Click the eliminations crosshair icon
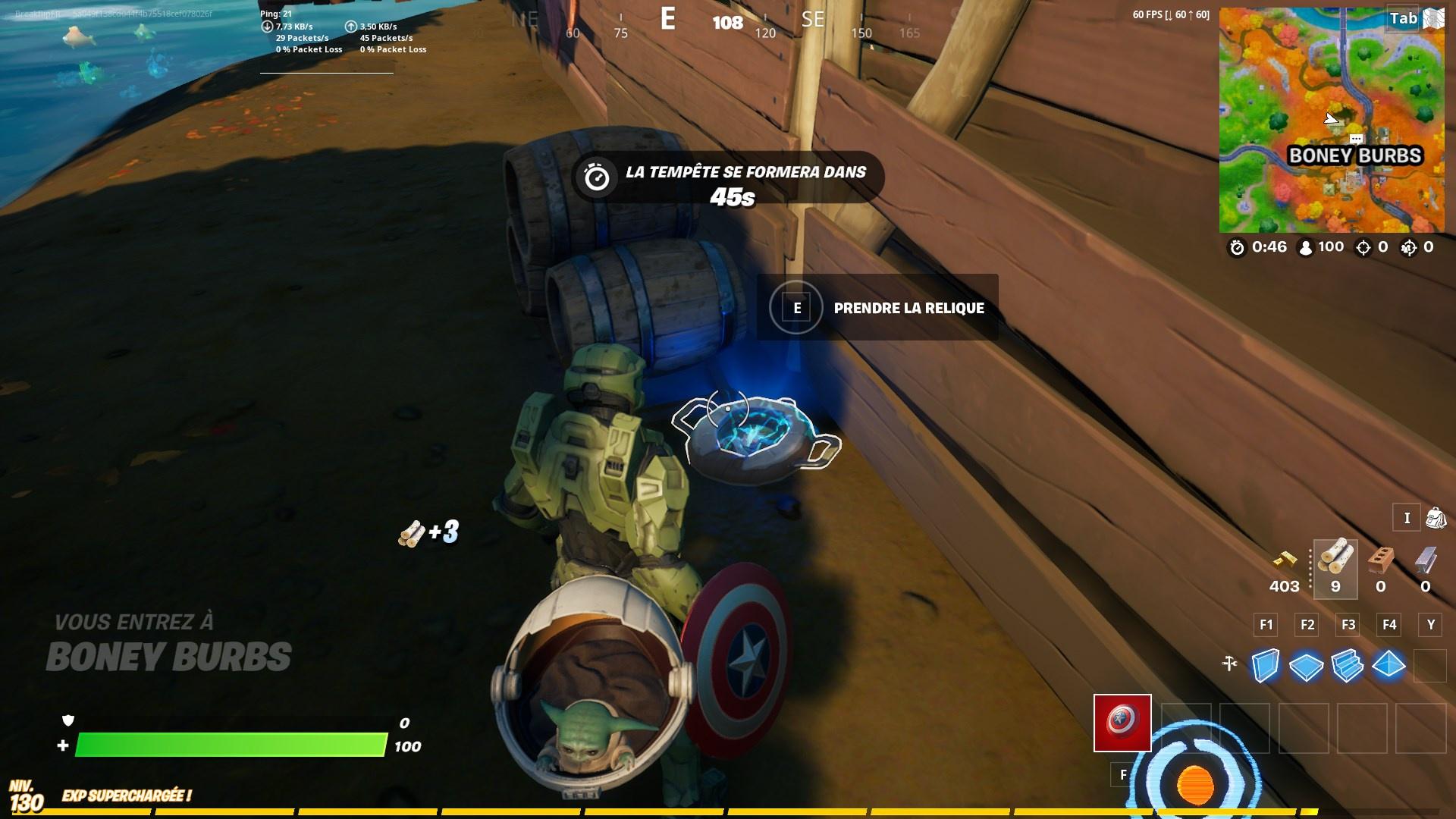The width and height of the screenshot is (1456, 819). click(x=1365, y=246)
